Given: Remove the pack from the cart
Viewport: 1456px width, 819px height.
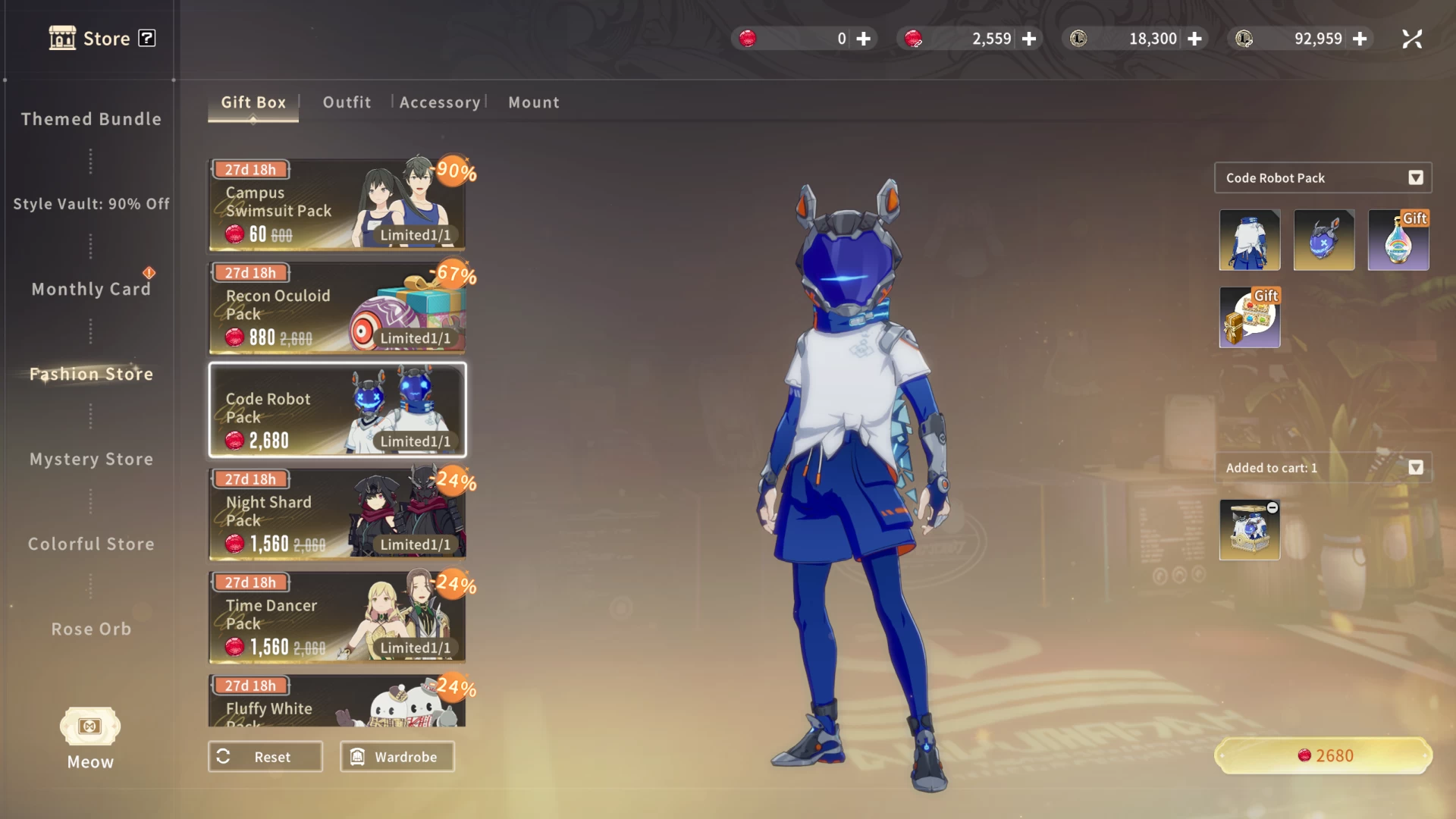Looking at the screenshot, I should [x=1272, y=508].
